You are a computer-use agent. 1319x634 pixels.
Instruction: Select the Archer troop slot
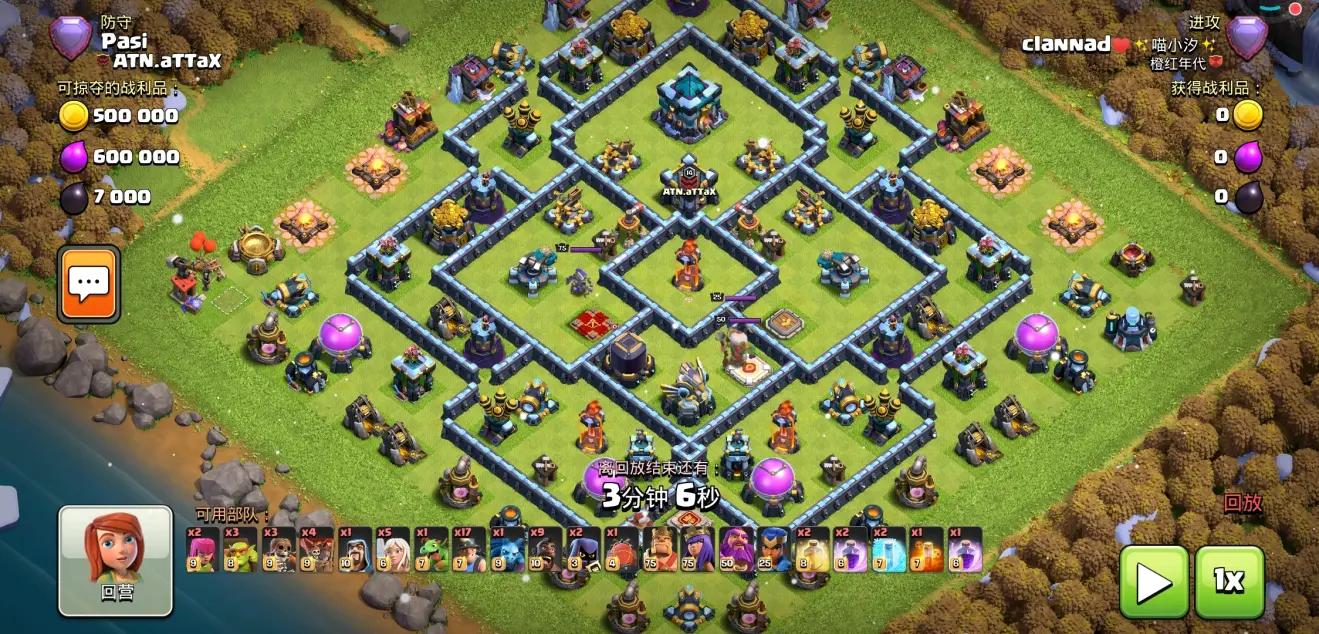(201, 550)
